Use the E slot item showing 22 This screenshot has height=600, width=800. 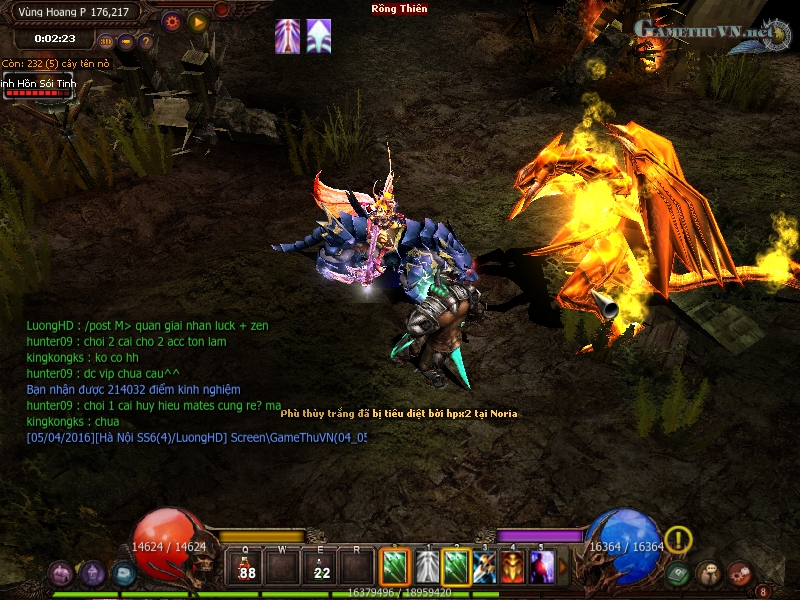tap(321, 568)
